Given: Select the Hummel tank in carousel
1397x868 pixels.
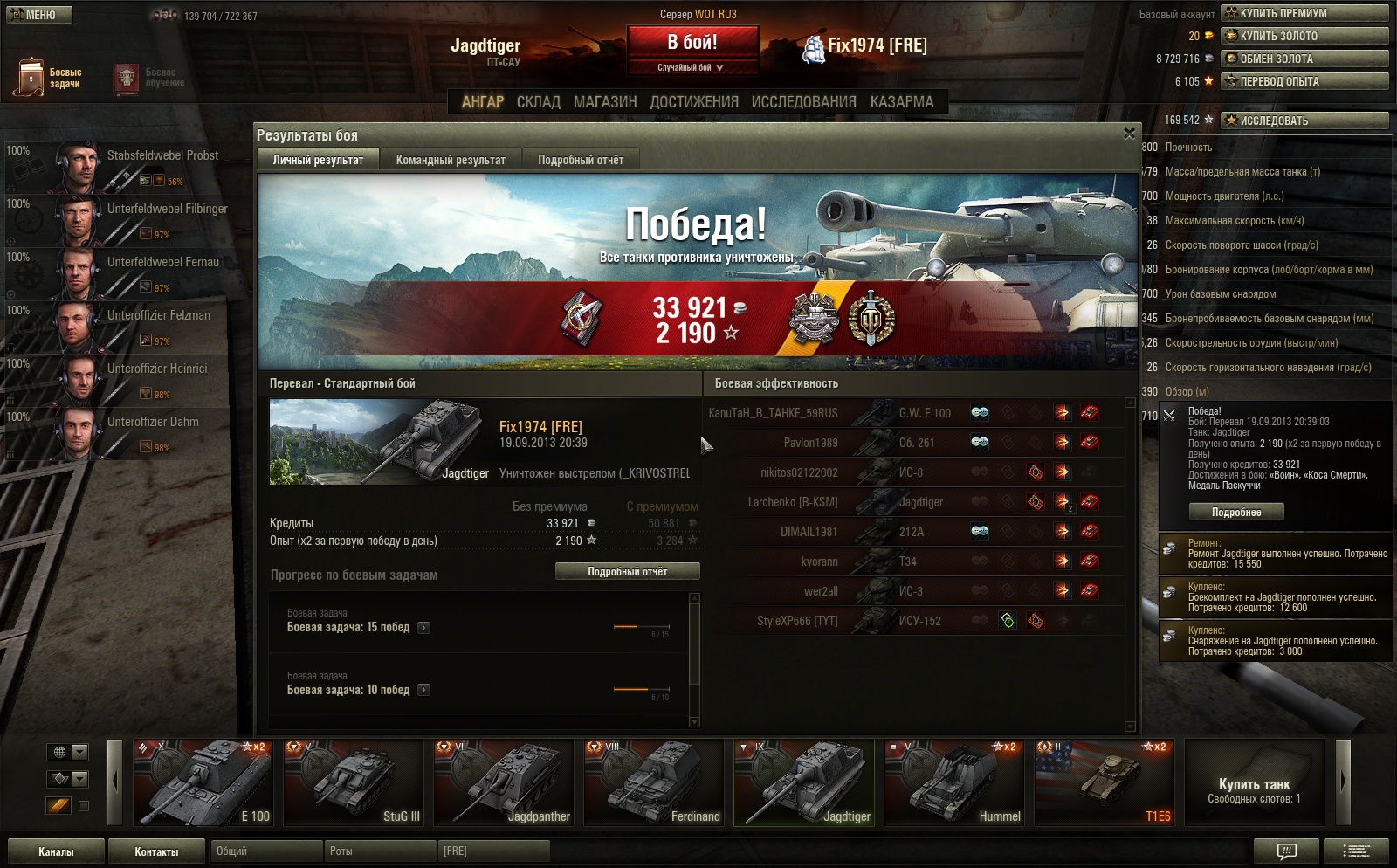Looking at the screenshot, I should (x=954, y=782).
